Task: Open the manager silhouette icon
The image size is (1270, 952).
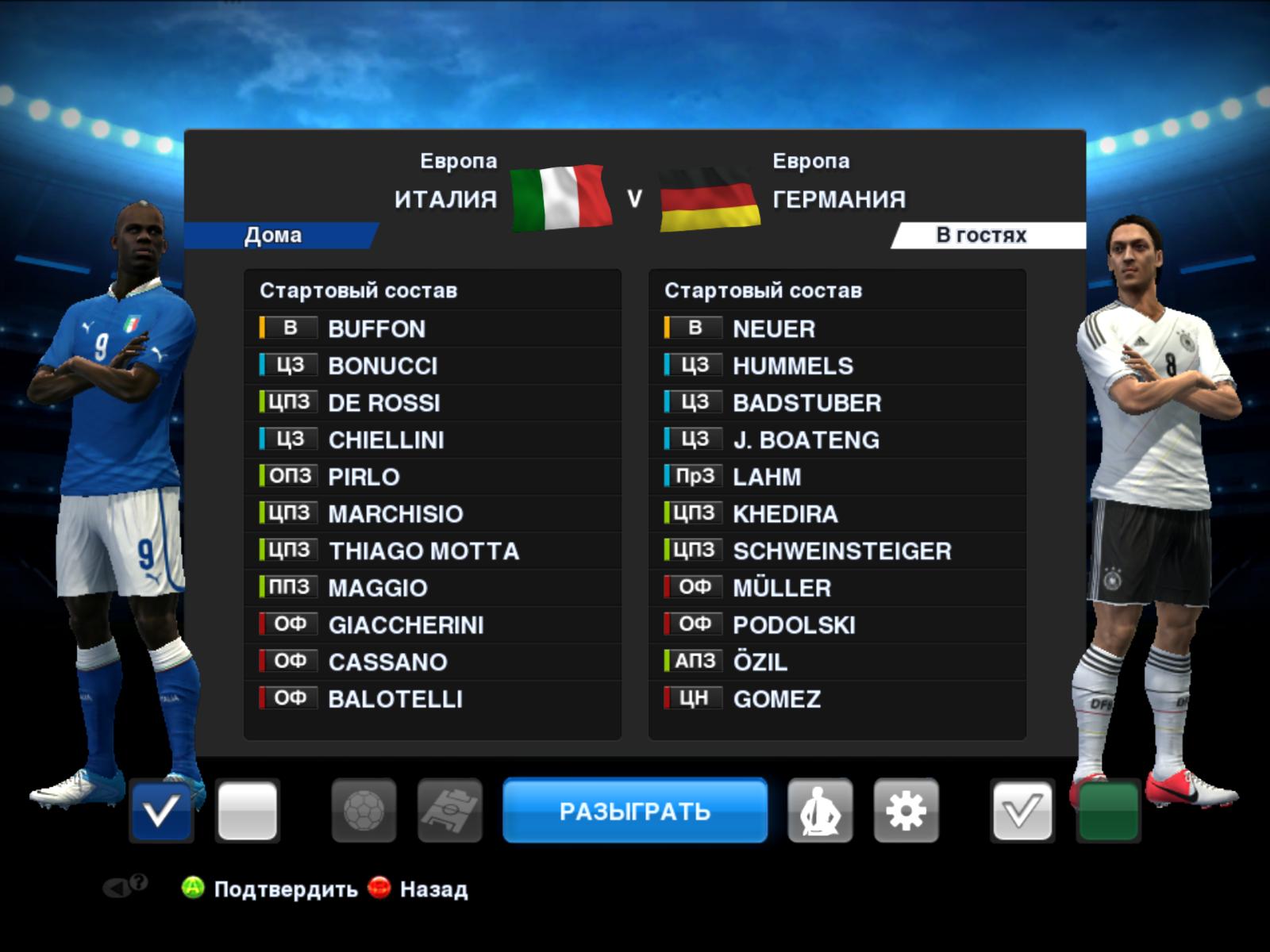Action: (x=820, y=811)
